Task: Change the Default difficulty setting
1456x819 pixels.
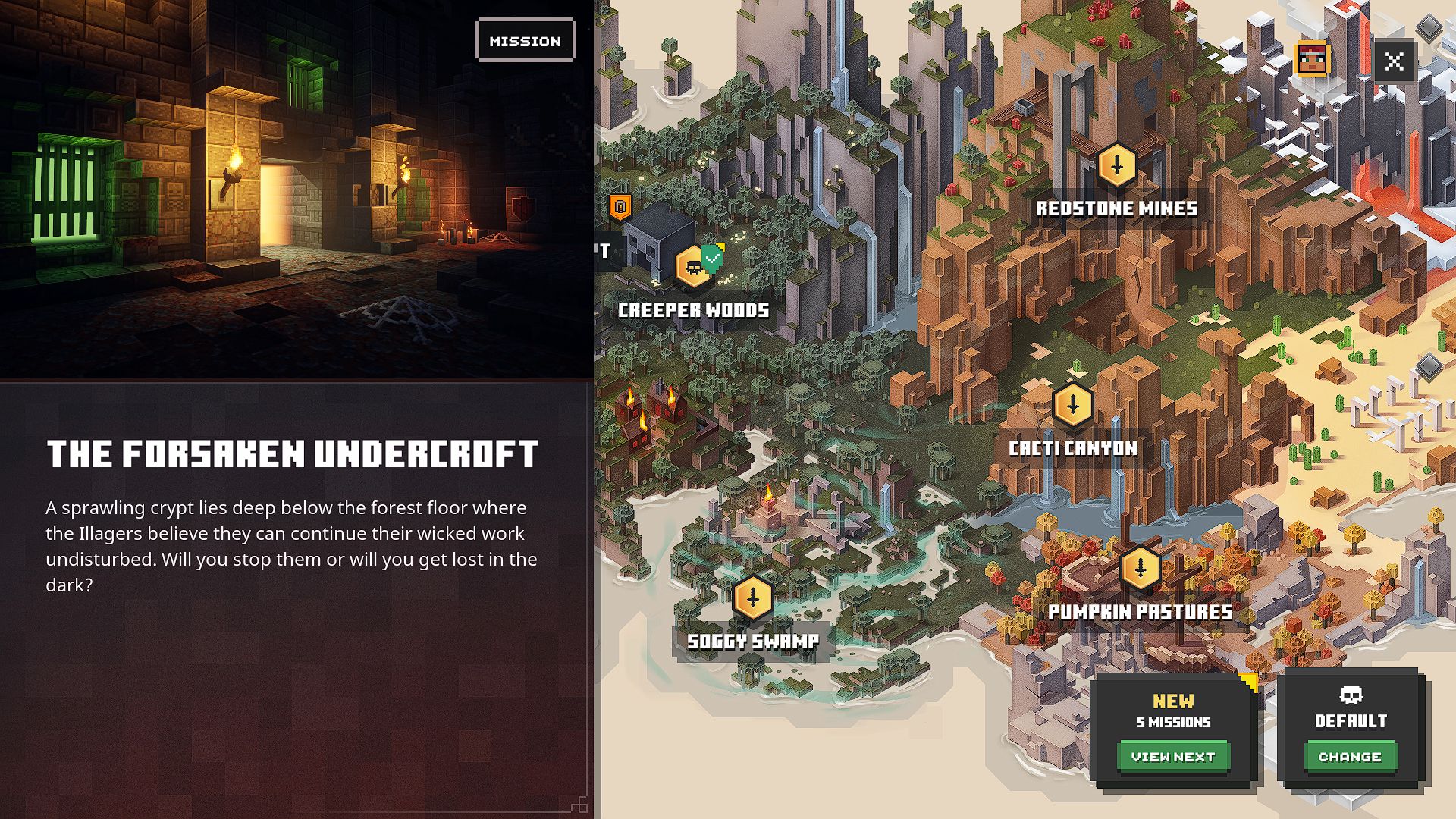Action: click(1350, 757)
